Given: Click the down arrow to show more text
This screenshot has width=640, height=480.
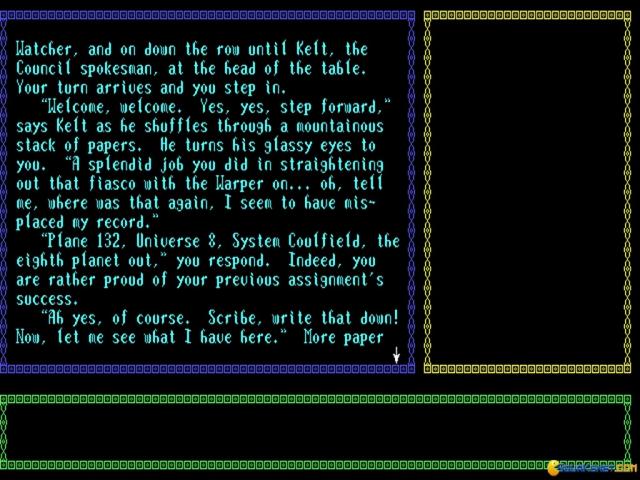Looking at the screenshot, I should click(396, 355).
